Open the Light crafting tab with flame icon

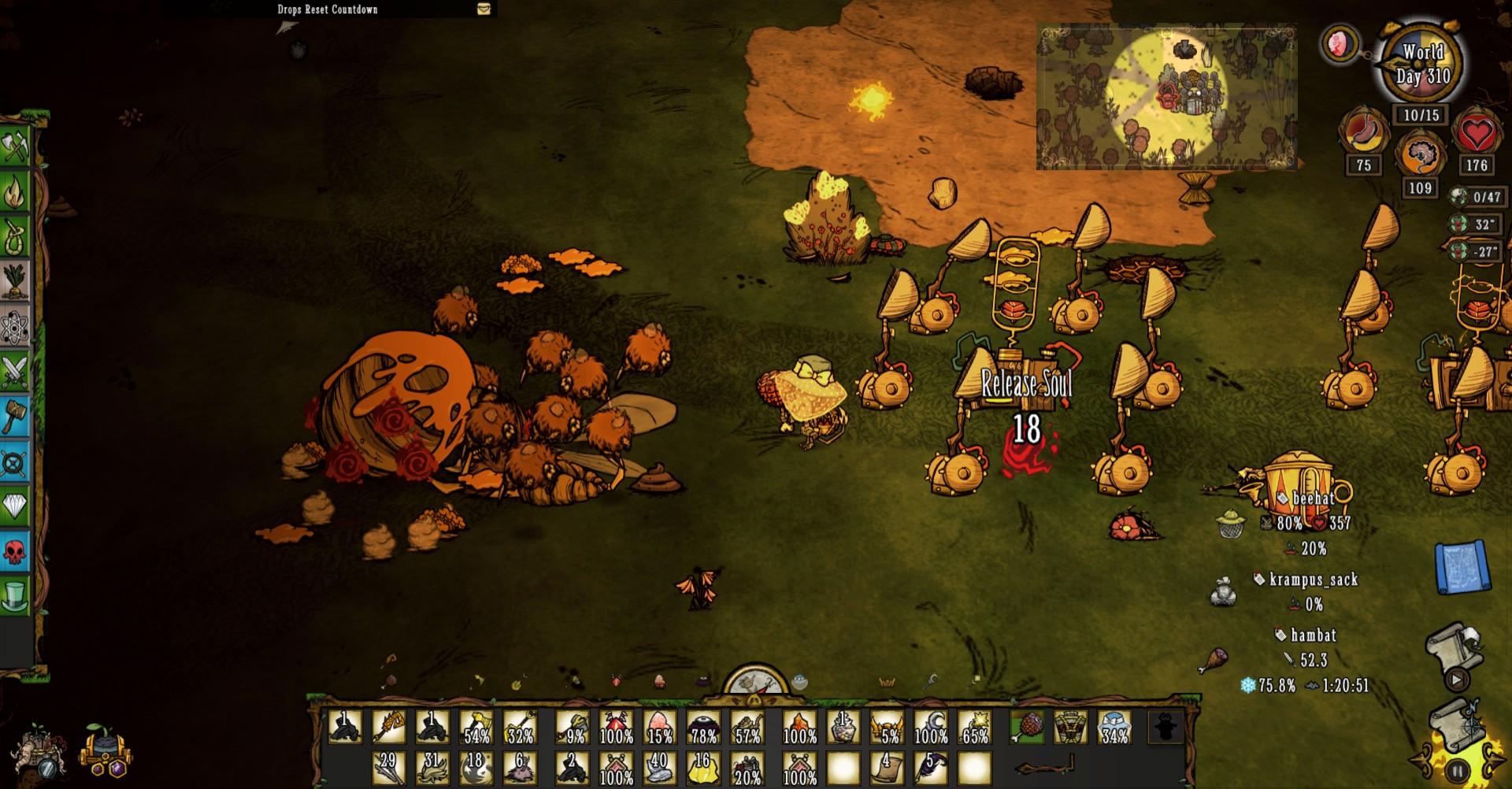tap(15, 191)
